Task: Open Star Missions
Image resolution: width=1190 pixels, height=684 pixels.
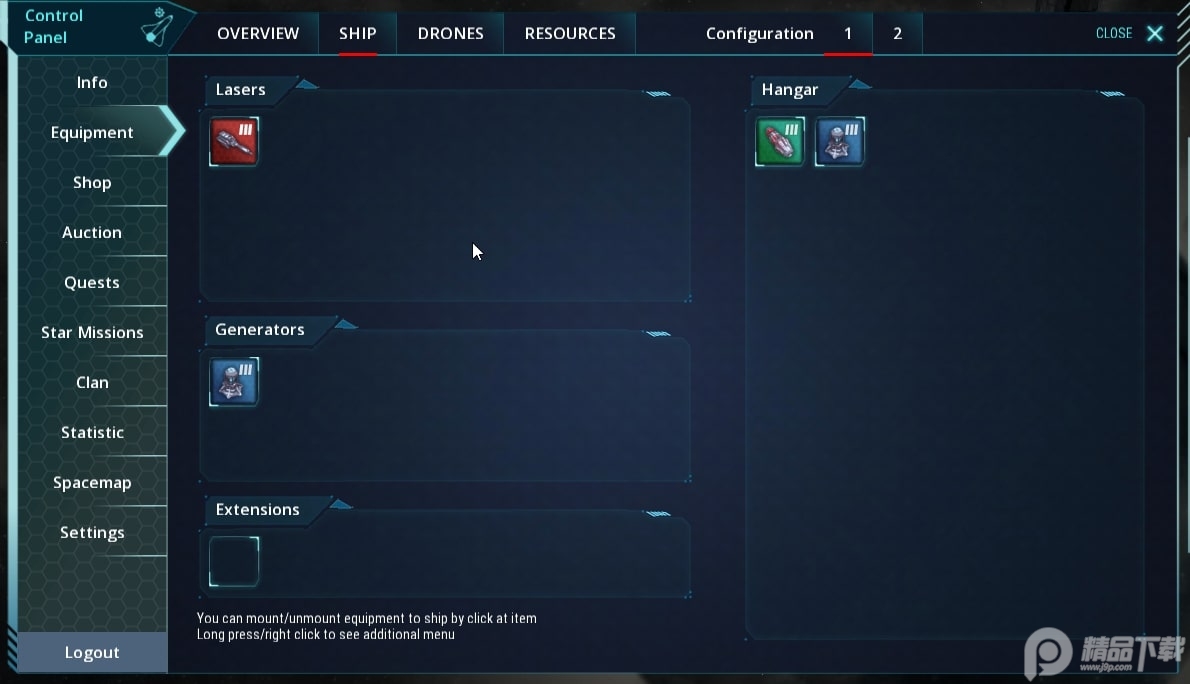Action: 92,332
